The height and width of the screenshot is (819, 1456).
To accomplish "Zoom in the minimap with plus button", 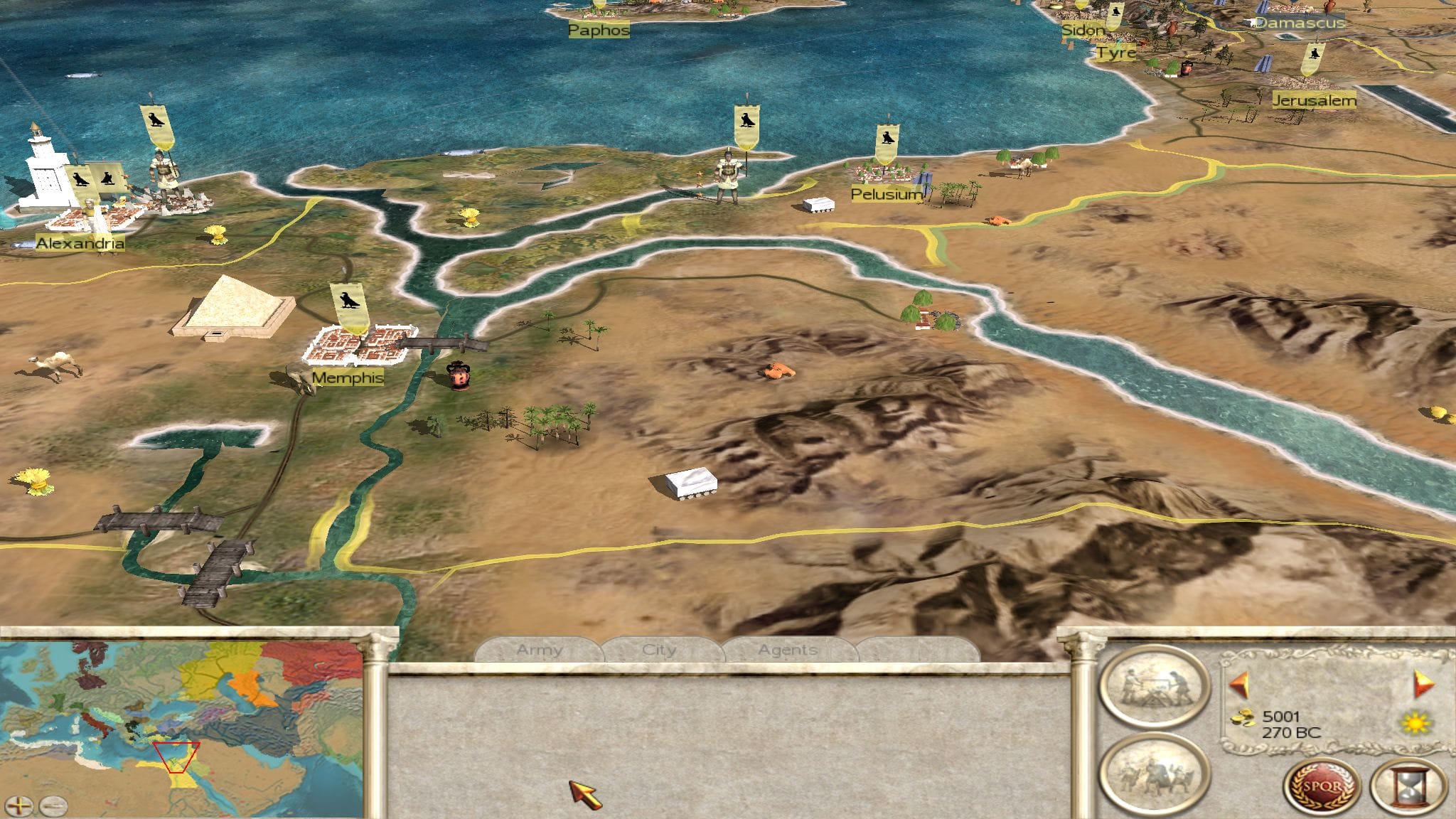I will (x=19, y=806).
